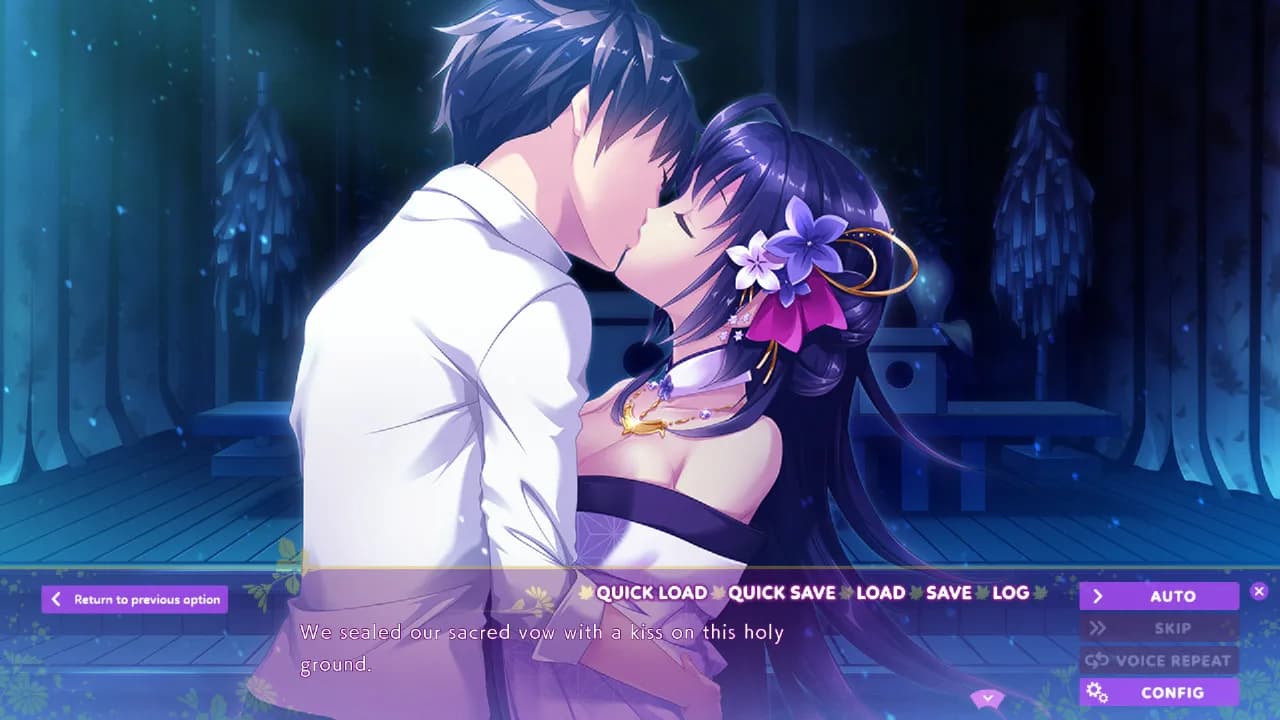Click the leaf icon before QUICK LOAD
The width and height of the screenshot is (1280, 720).
pos(585,593)
